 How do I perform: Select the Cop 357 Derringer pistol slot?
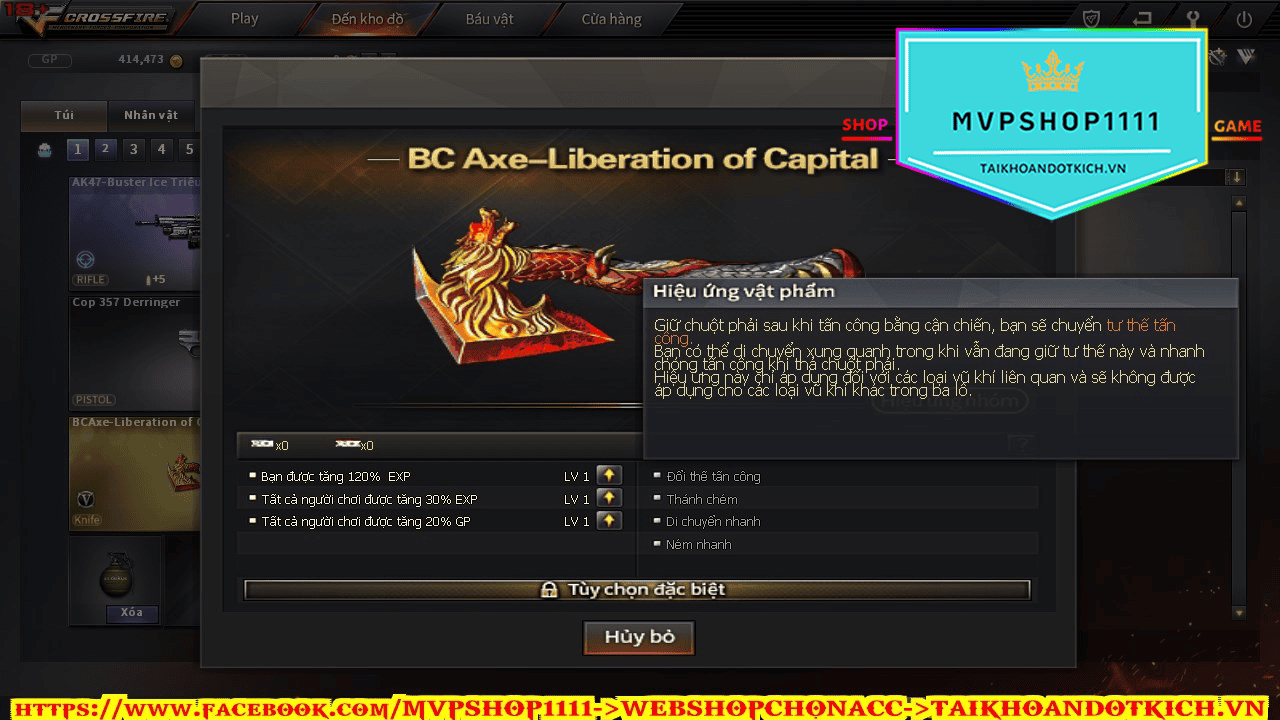[135, 351]
